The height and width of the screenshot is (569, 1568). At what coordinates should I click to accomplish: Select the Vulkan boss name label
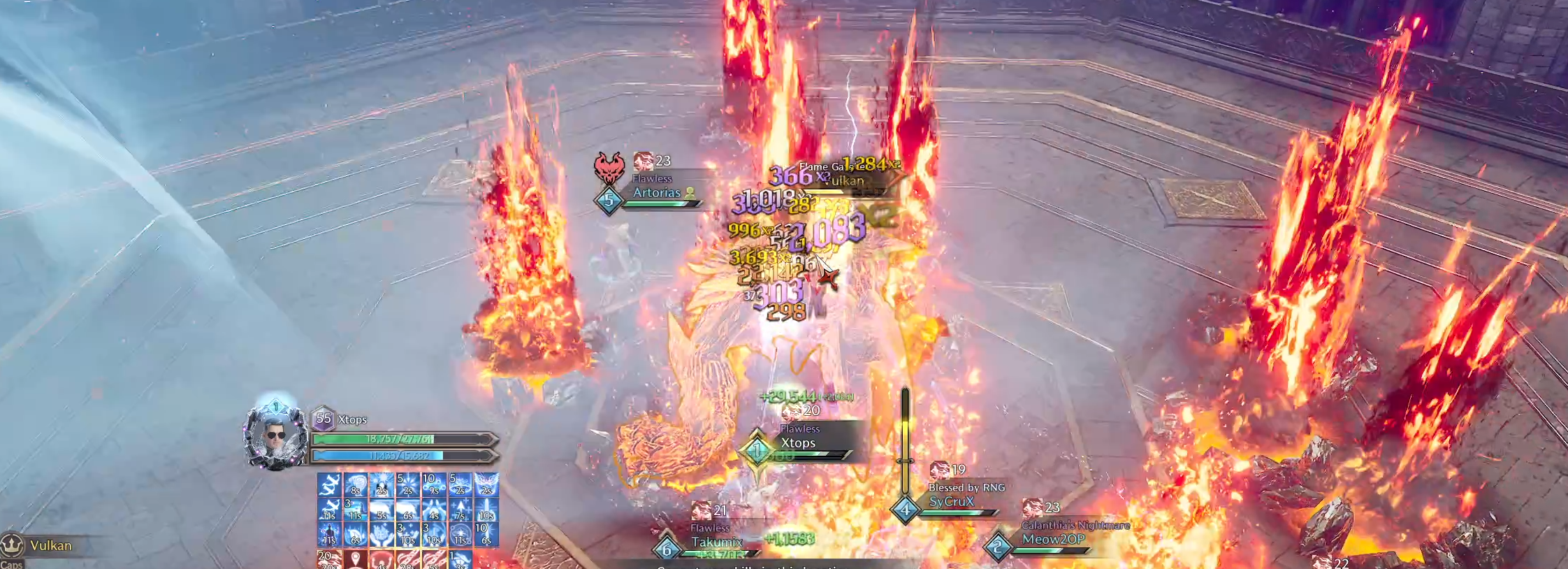[50, 545]
